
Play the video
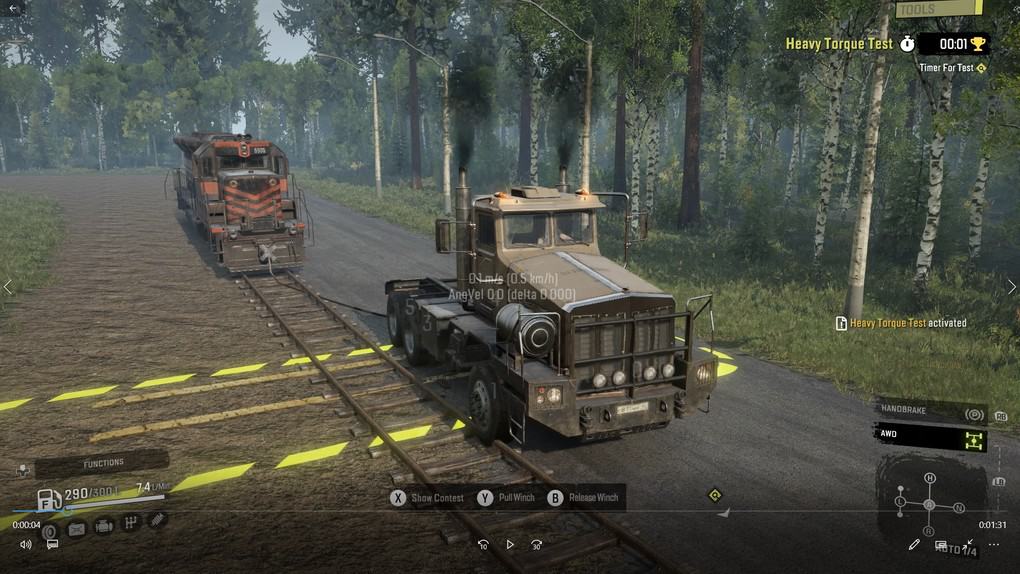[510, 545]
